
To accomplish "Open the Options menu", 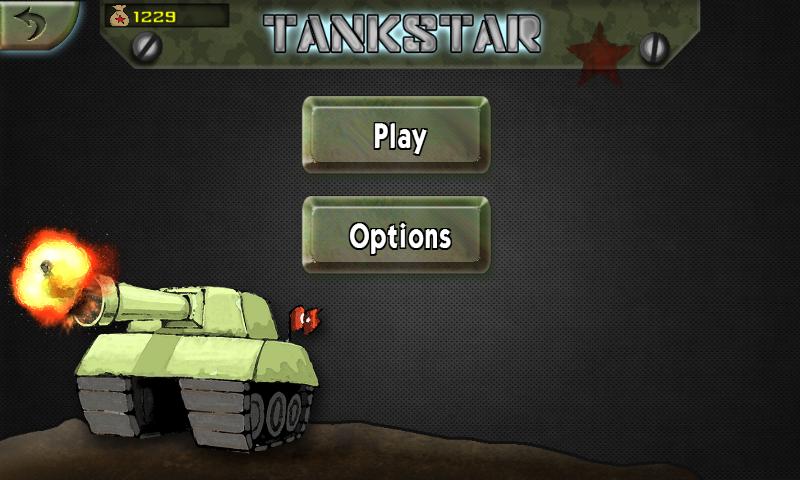I will (397, 236).
